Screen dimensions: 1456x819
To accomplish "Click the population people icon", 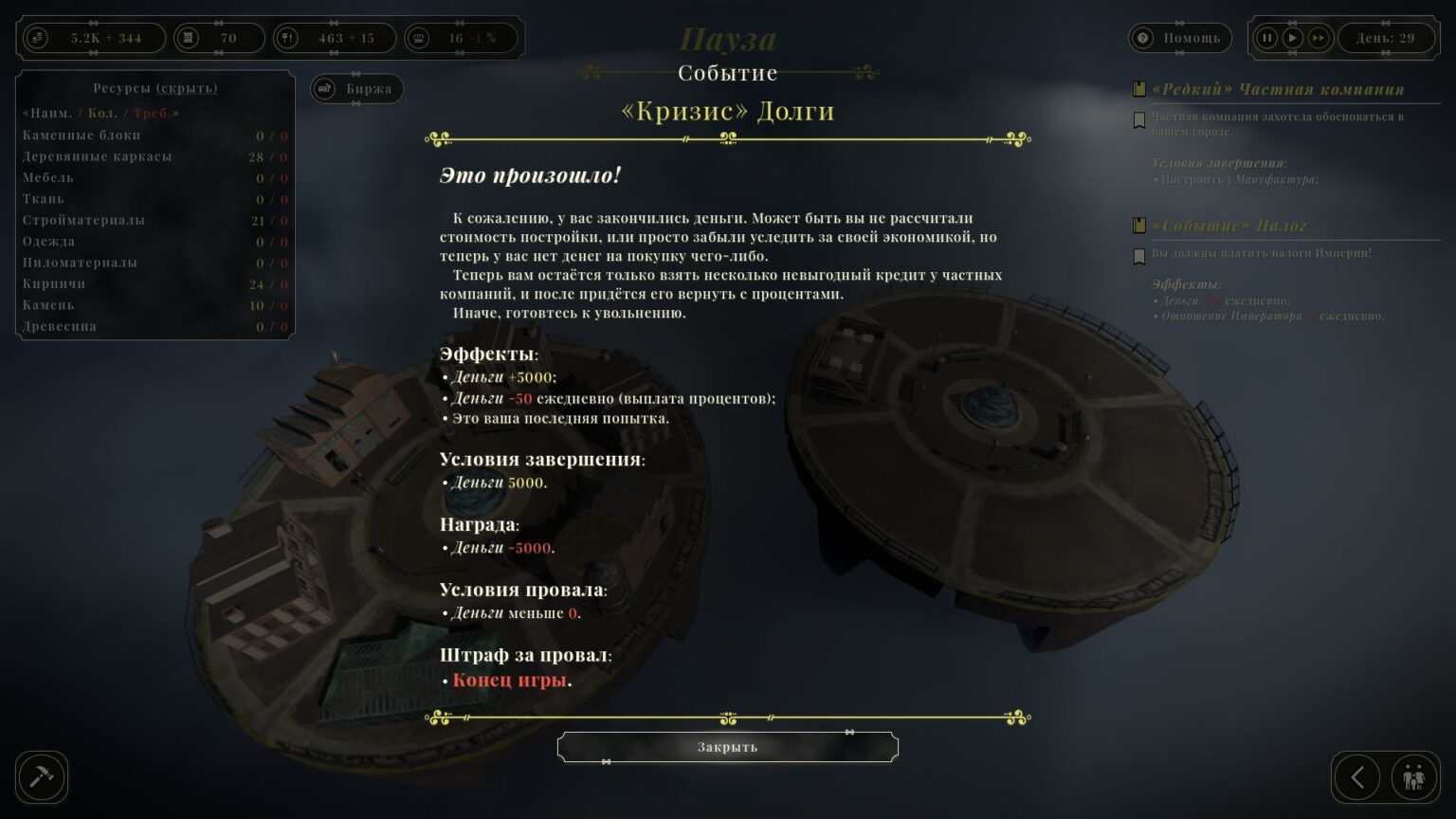I will (x=1413, y=778).
